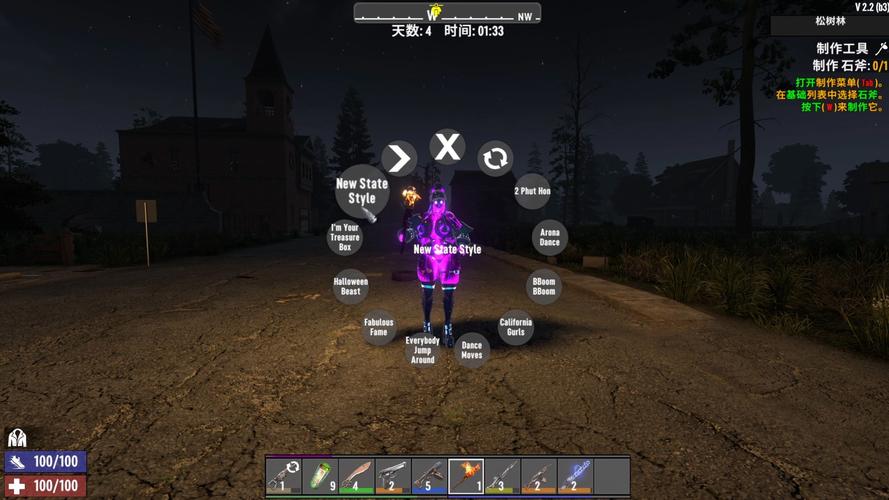The width and height of the screenshot is (889, 500).
Task: Select the BBoom BBoom dance
Action: tap(544, 287)
